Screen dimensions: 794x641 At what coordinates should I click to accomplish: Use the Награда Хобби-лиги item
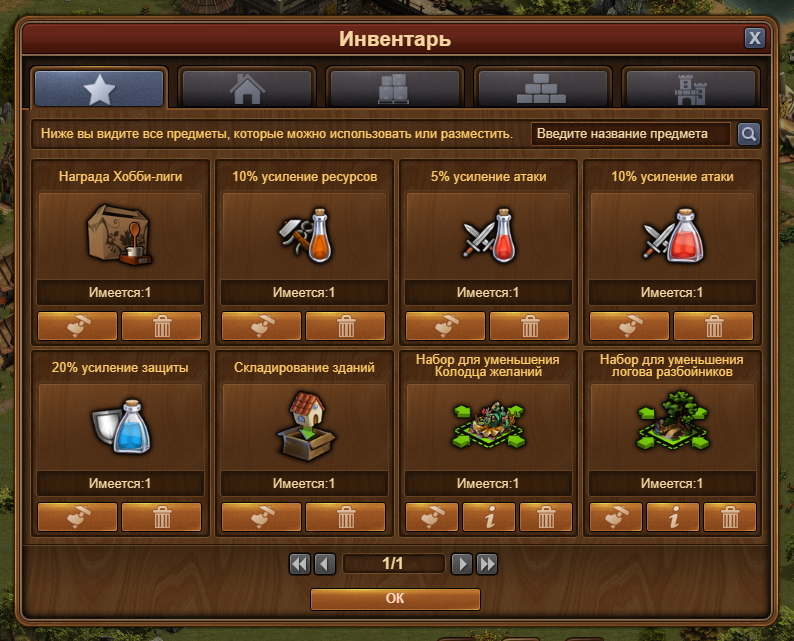[77, 326]
